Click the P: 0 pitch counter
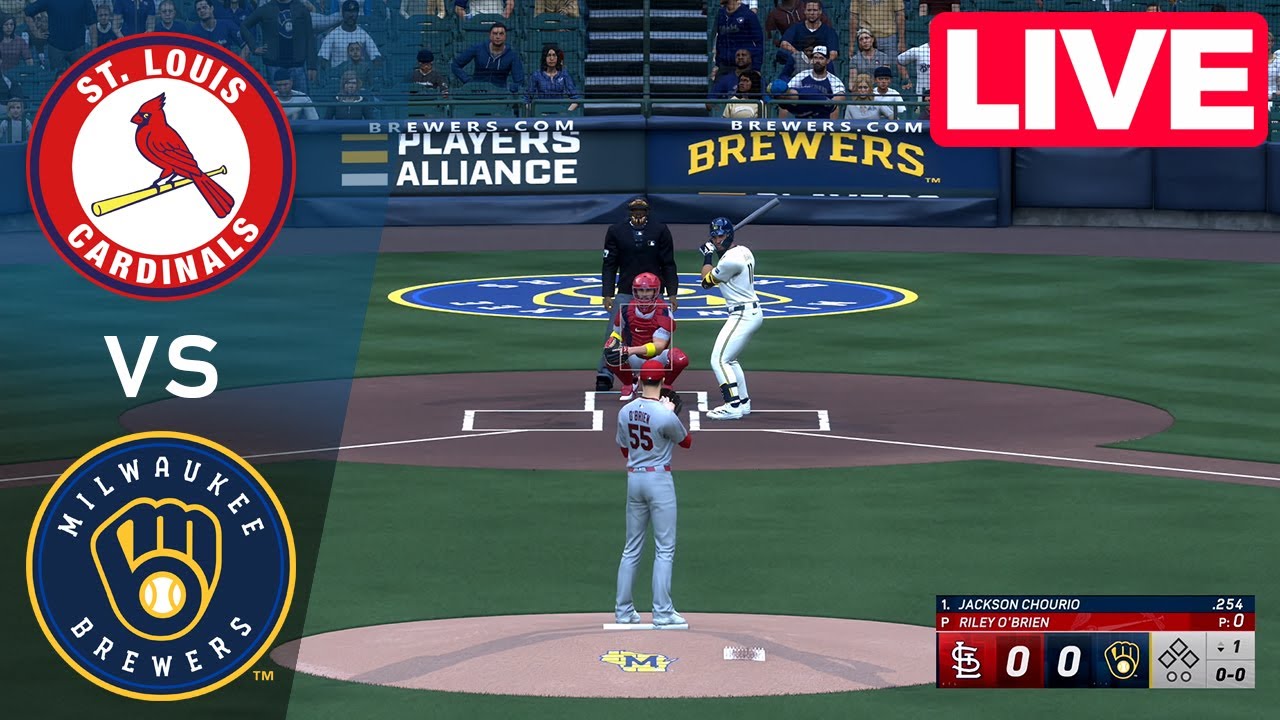The height and width of the screenshot is (720, 1280). pos(1232,621)
